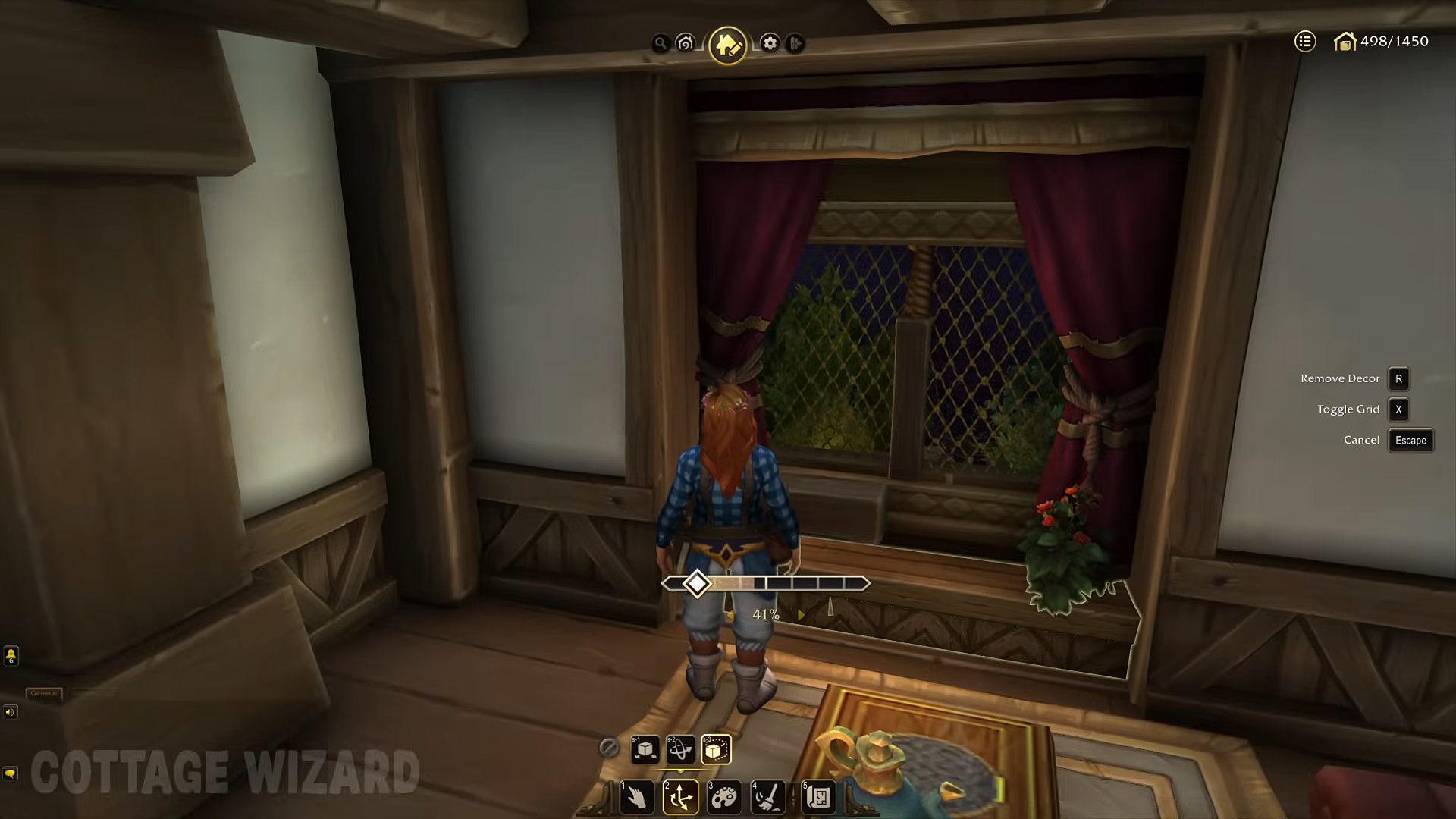This screenshot has width=1456, height=819.
Task: Open housing settings gear
Action: pos(770,43)
